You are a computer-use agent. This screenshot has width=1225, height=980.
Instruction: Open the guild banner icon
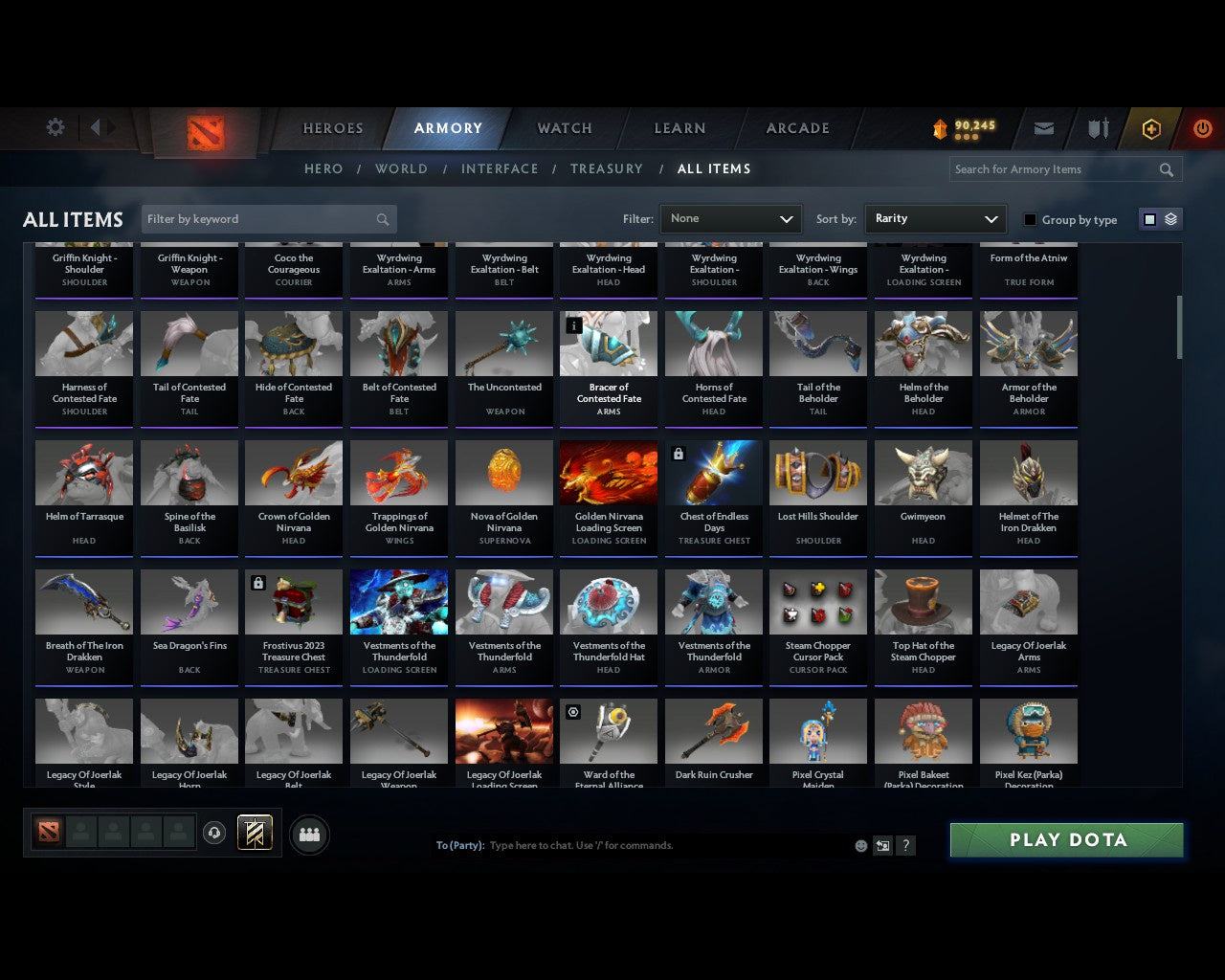[x=255, y=833]
